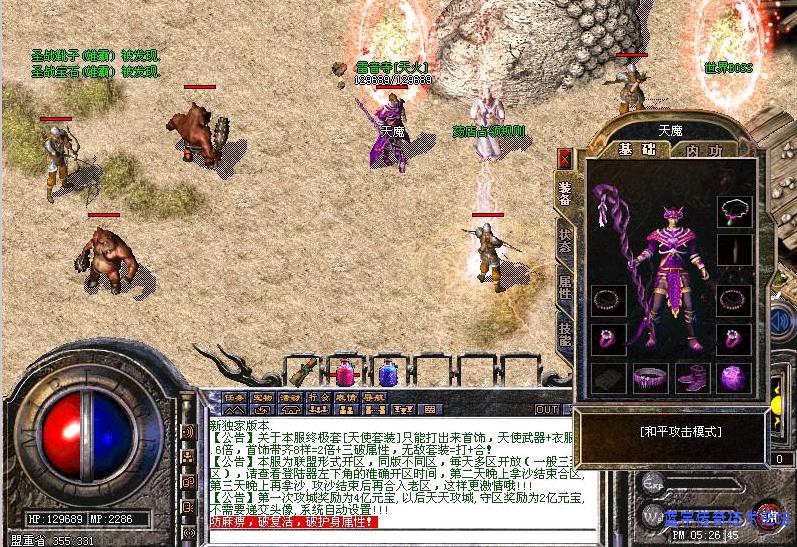The image size is (797, 547).
Task: Click the 宠物 button above chat
Action: click(262, 396)
